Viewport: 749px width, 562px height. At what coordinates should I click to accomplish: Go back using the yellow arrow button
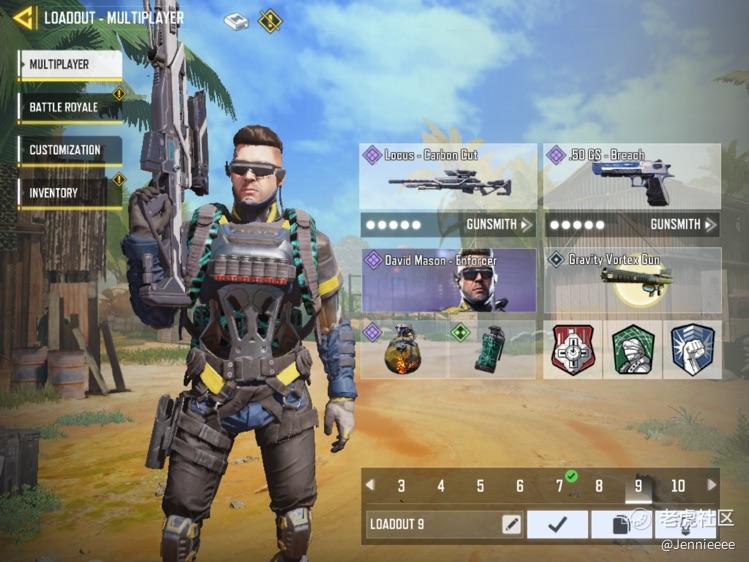(x=23, y=18)
